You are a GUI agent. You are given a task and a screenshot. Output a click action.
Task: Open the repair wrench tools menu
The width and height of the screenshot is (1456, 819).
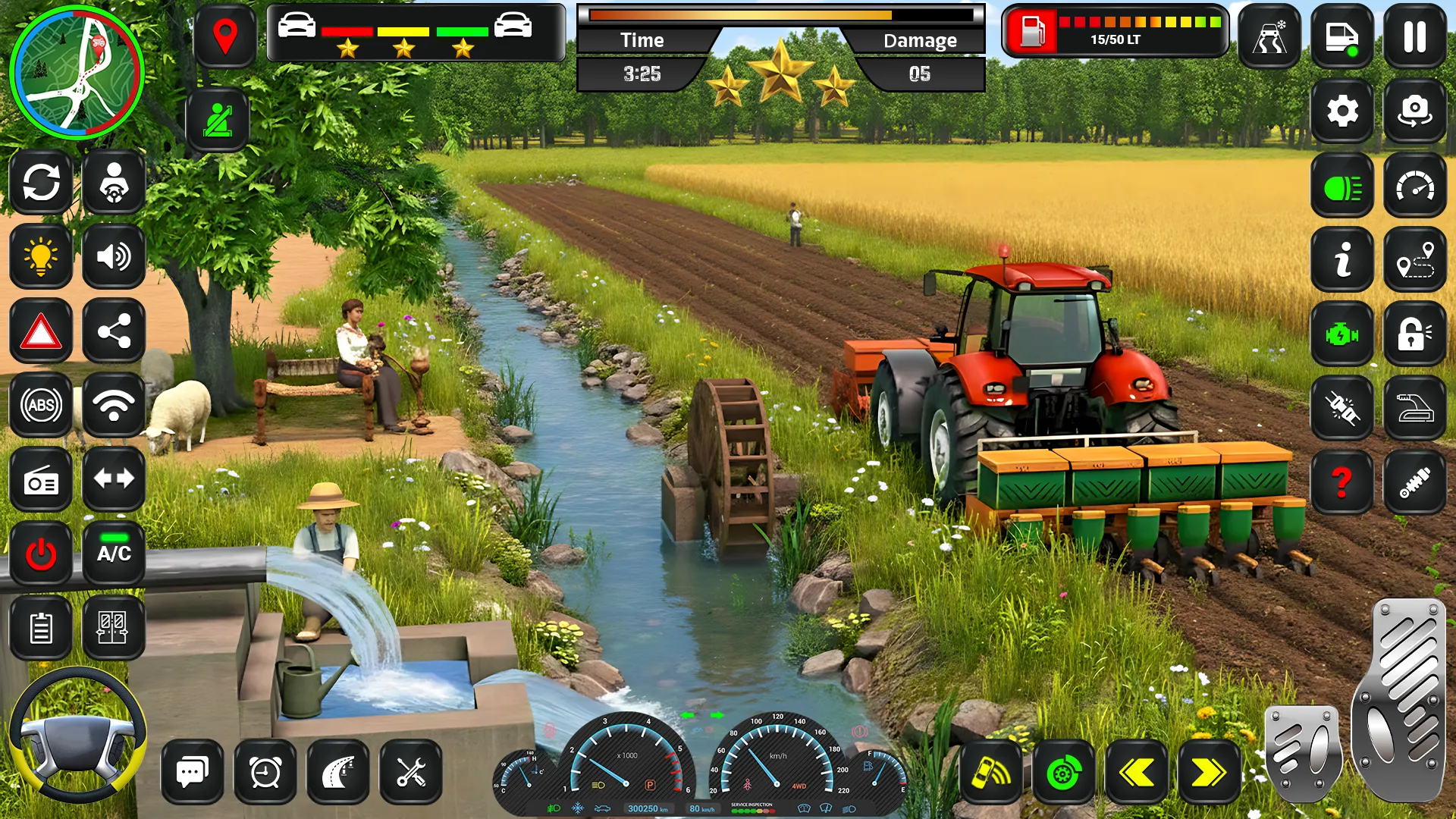(x=410, y=773)
